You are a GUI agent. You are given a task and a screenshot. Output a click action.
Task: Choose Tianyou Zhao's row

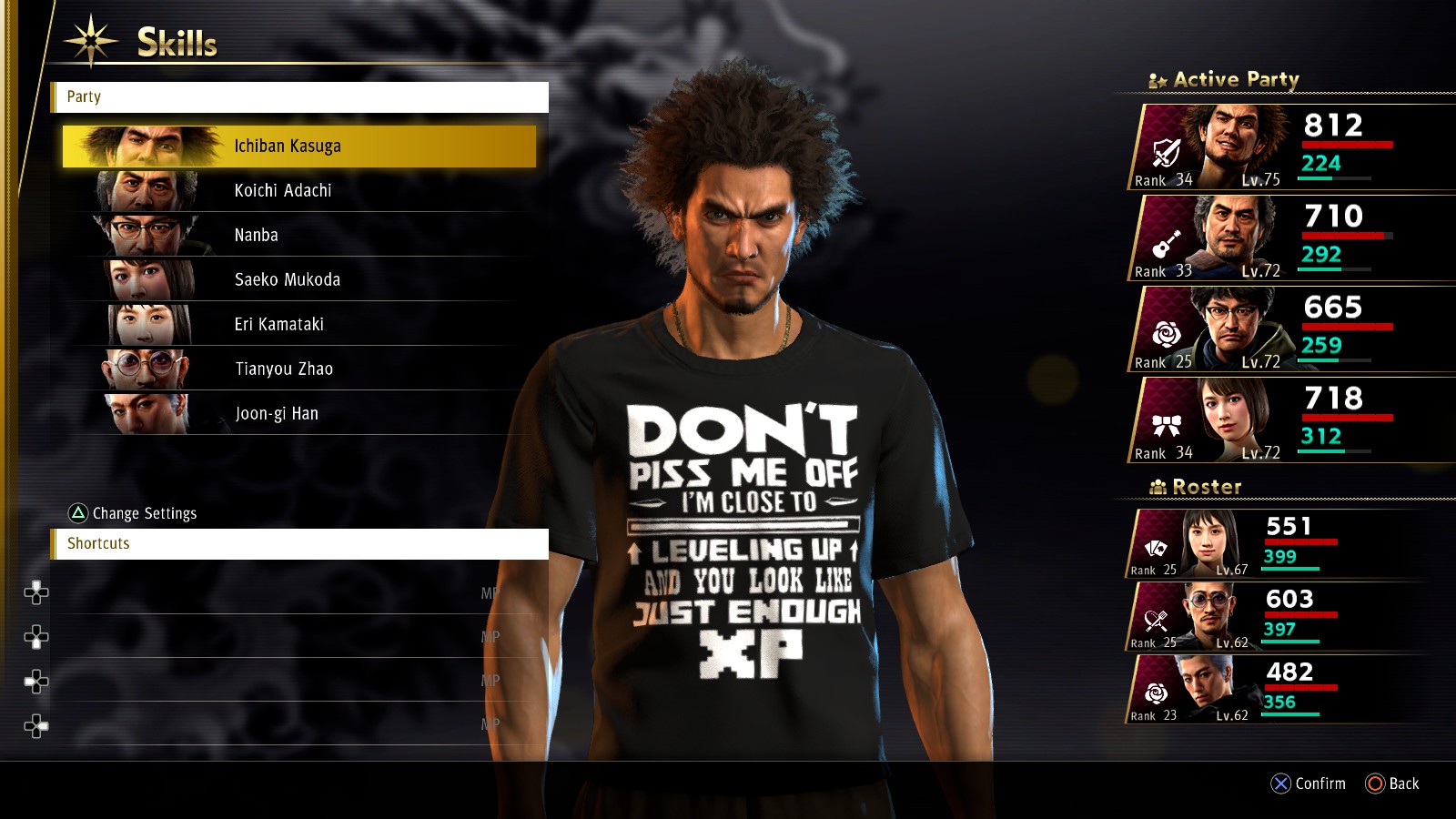(x=298, y=369)
